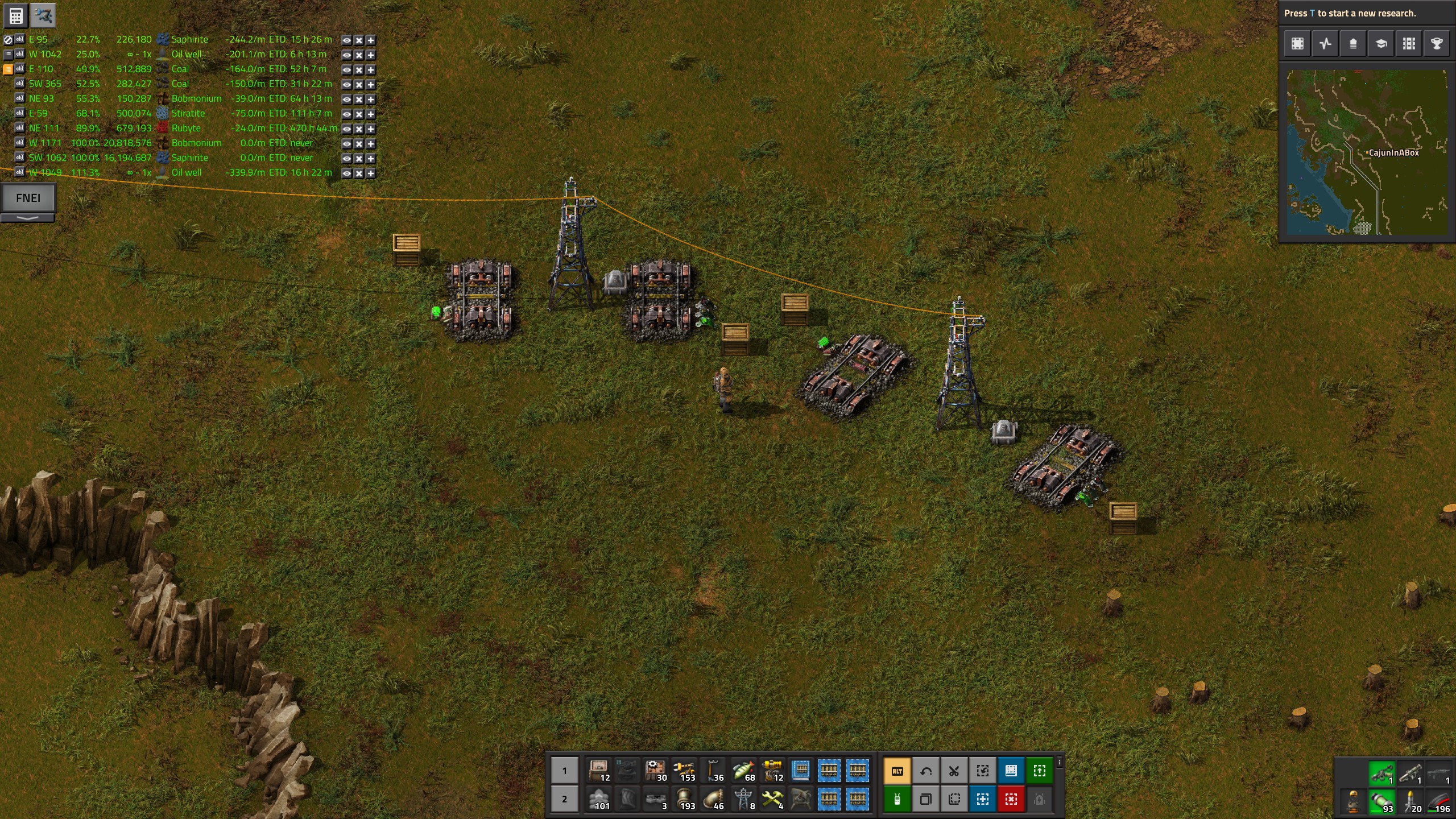Select the fish hotbar slot

click(743, 771)
